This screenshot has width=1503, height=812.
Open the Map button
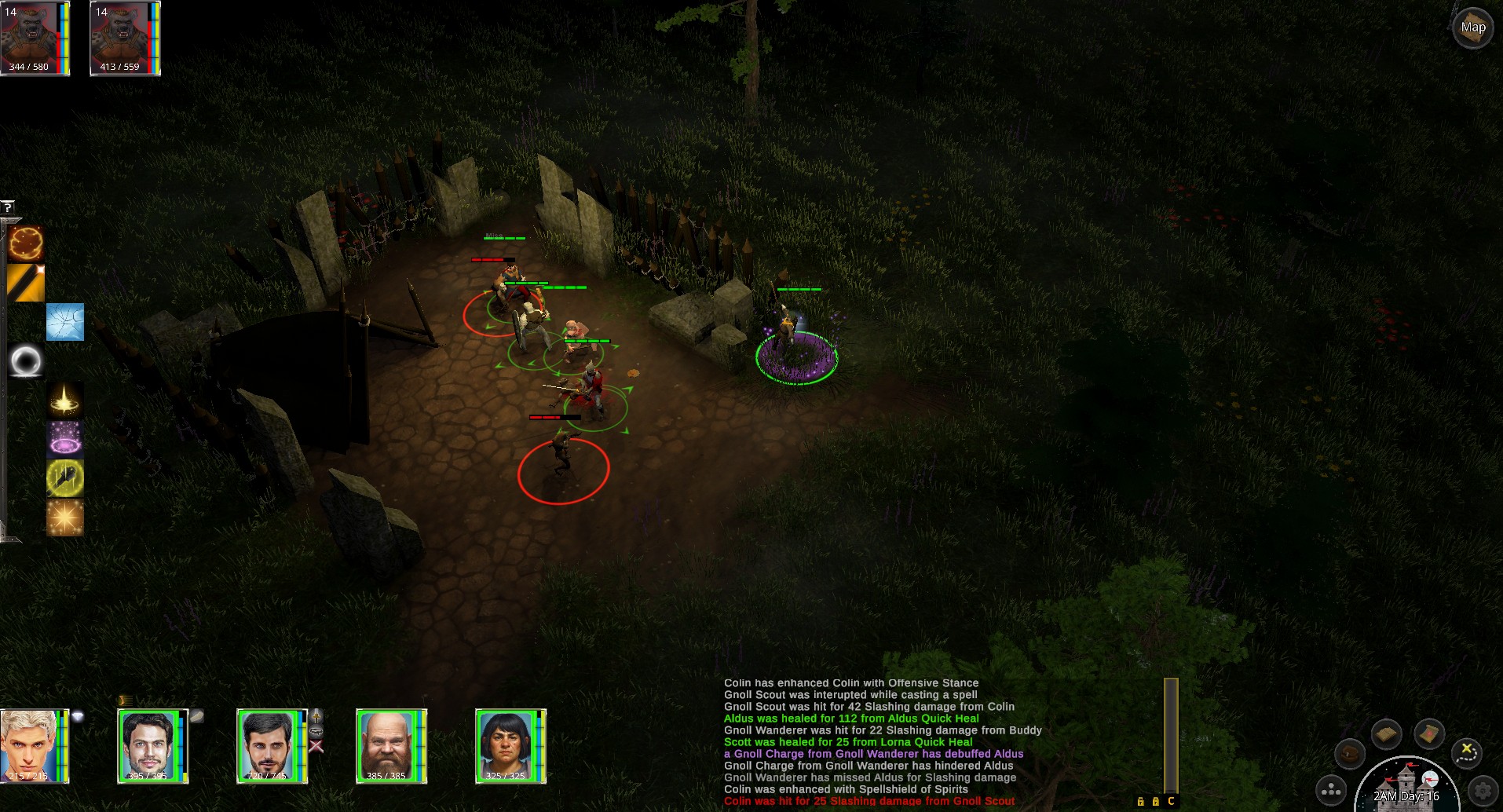click(1472, 28)
